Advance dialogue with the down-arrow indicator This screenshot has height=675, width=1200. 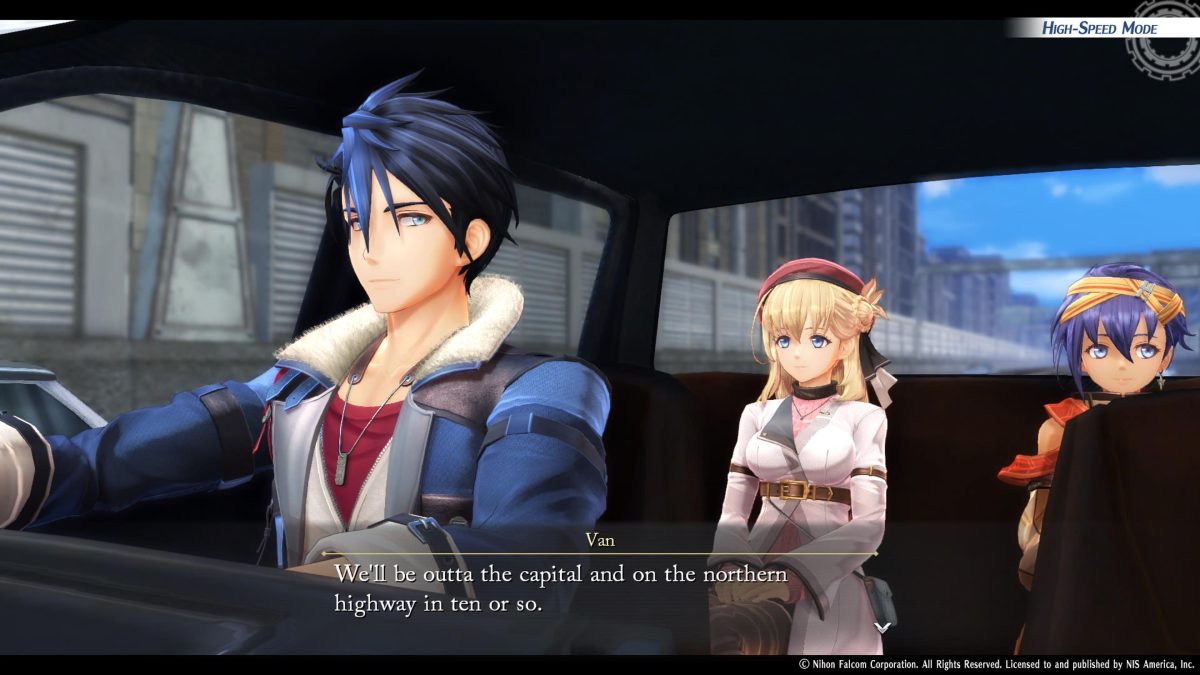click(x=882, y=627)
